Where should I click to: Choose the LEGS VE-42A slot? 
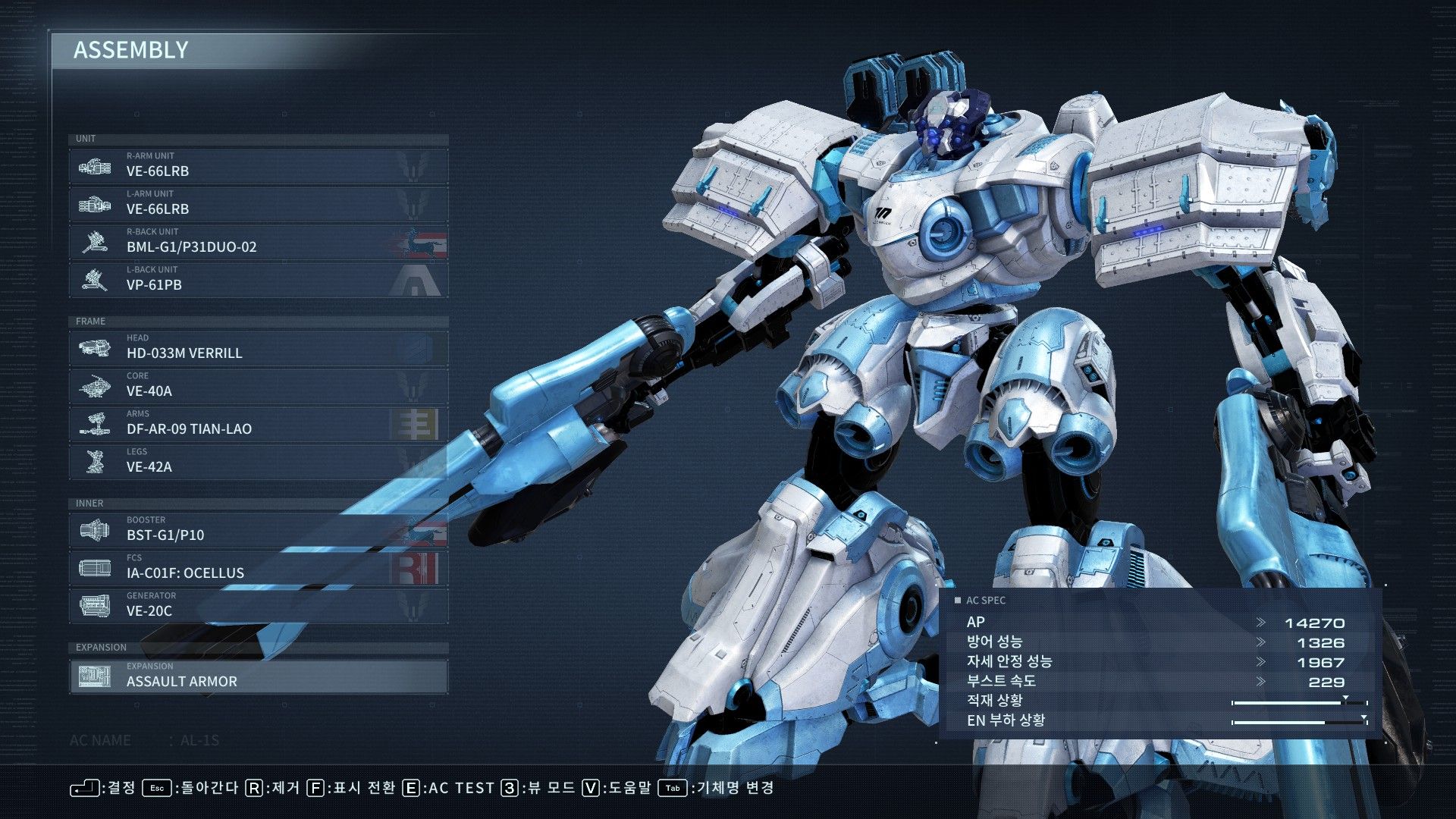(258, 462)
